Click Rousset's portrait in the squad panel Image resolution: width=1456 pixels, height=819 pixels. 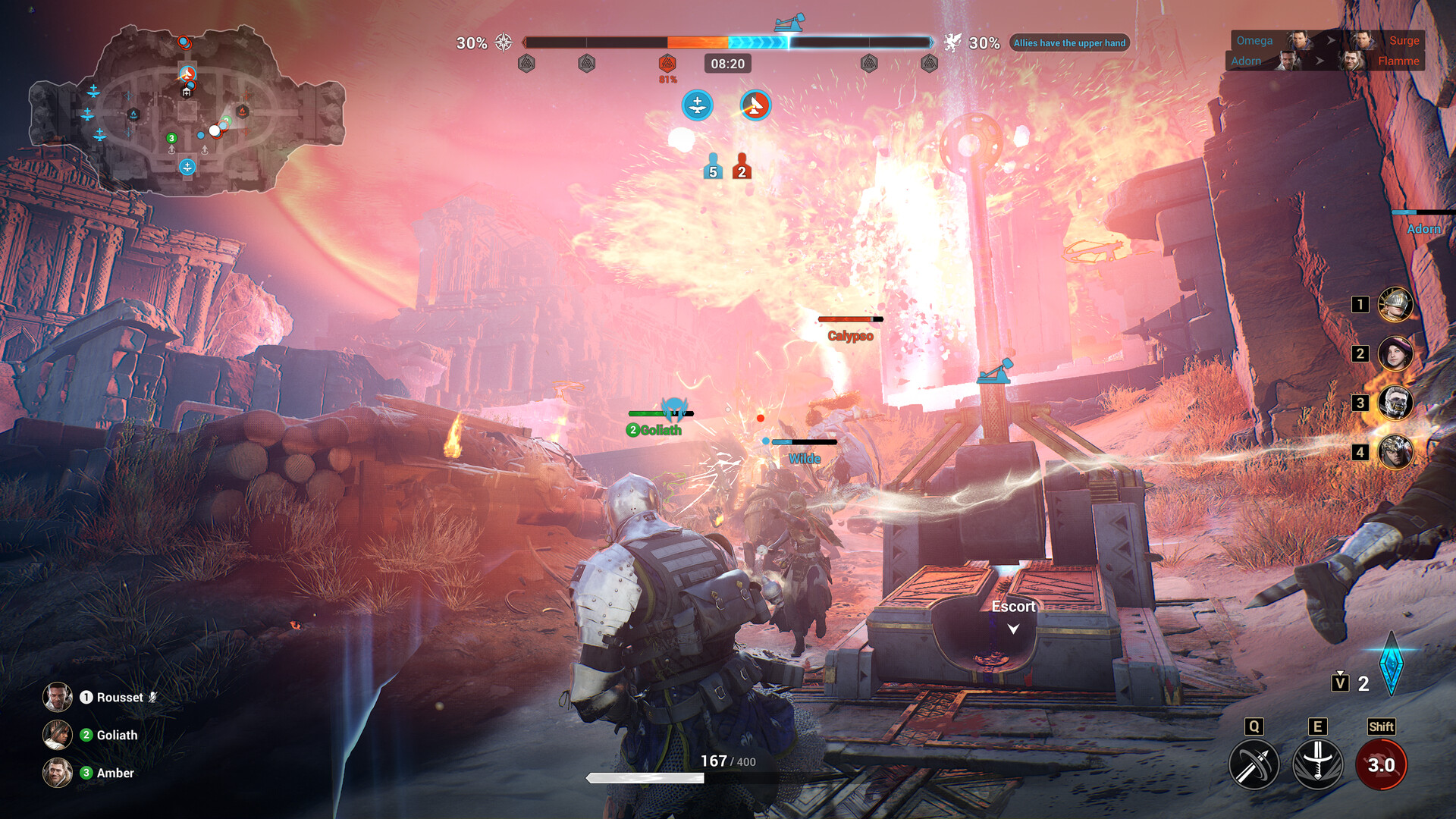point(57,697)
